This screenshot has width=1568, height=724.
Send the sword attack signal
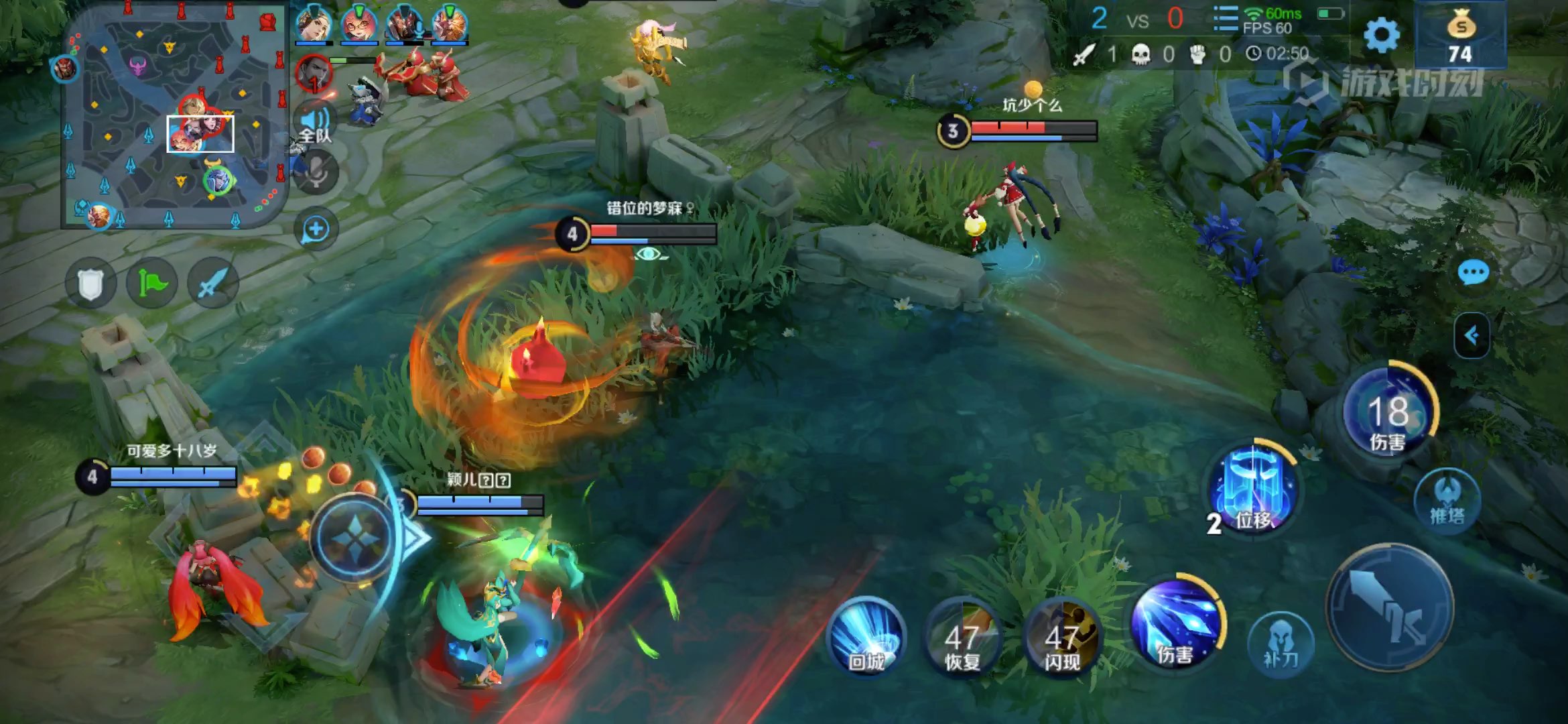point(212,284)
